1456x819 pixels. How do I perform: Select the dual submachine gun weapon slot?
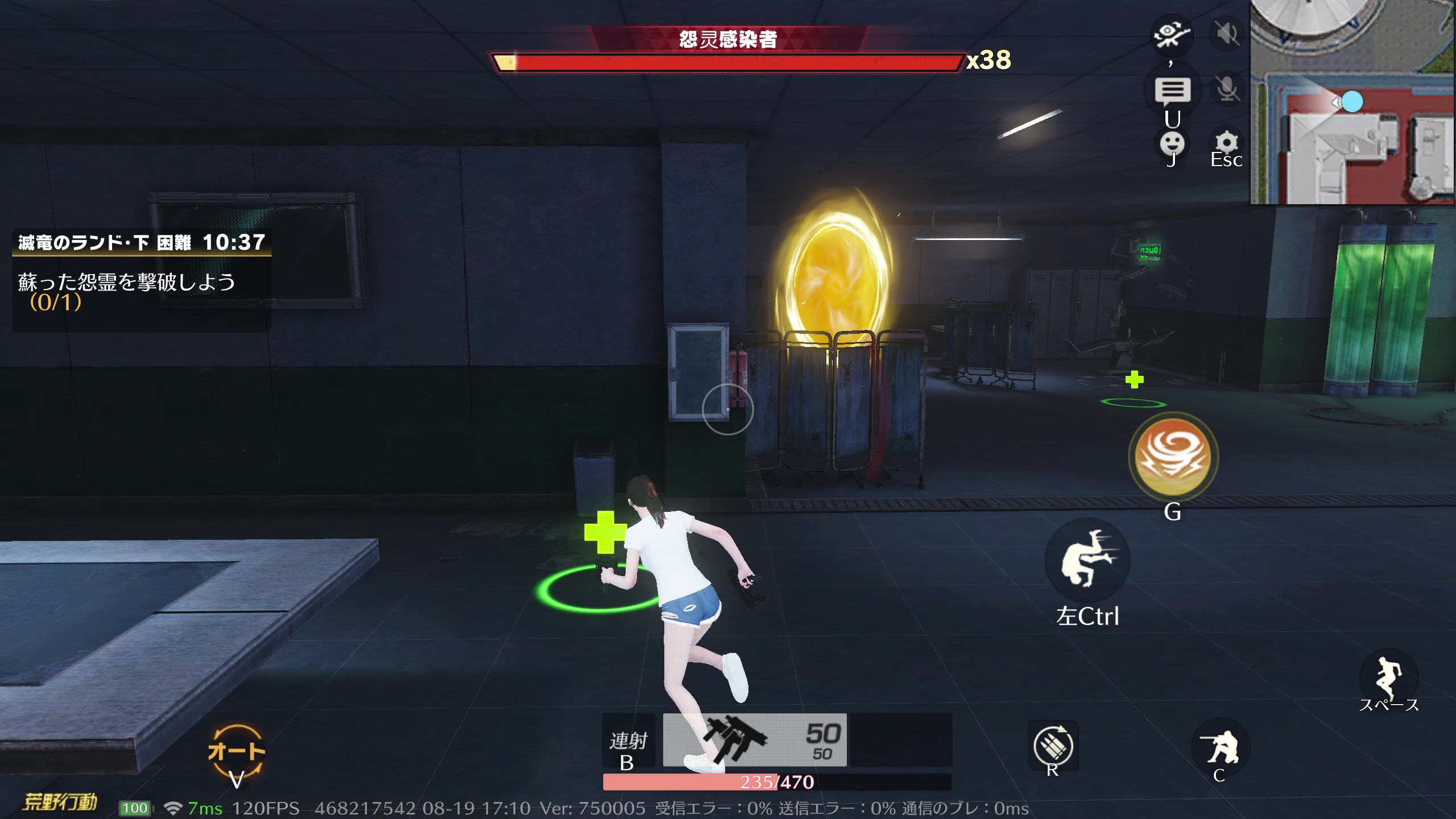tap(754, 739)
